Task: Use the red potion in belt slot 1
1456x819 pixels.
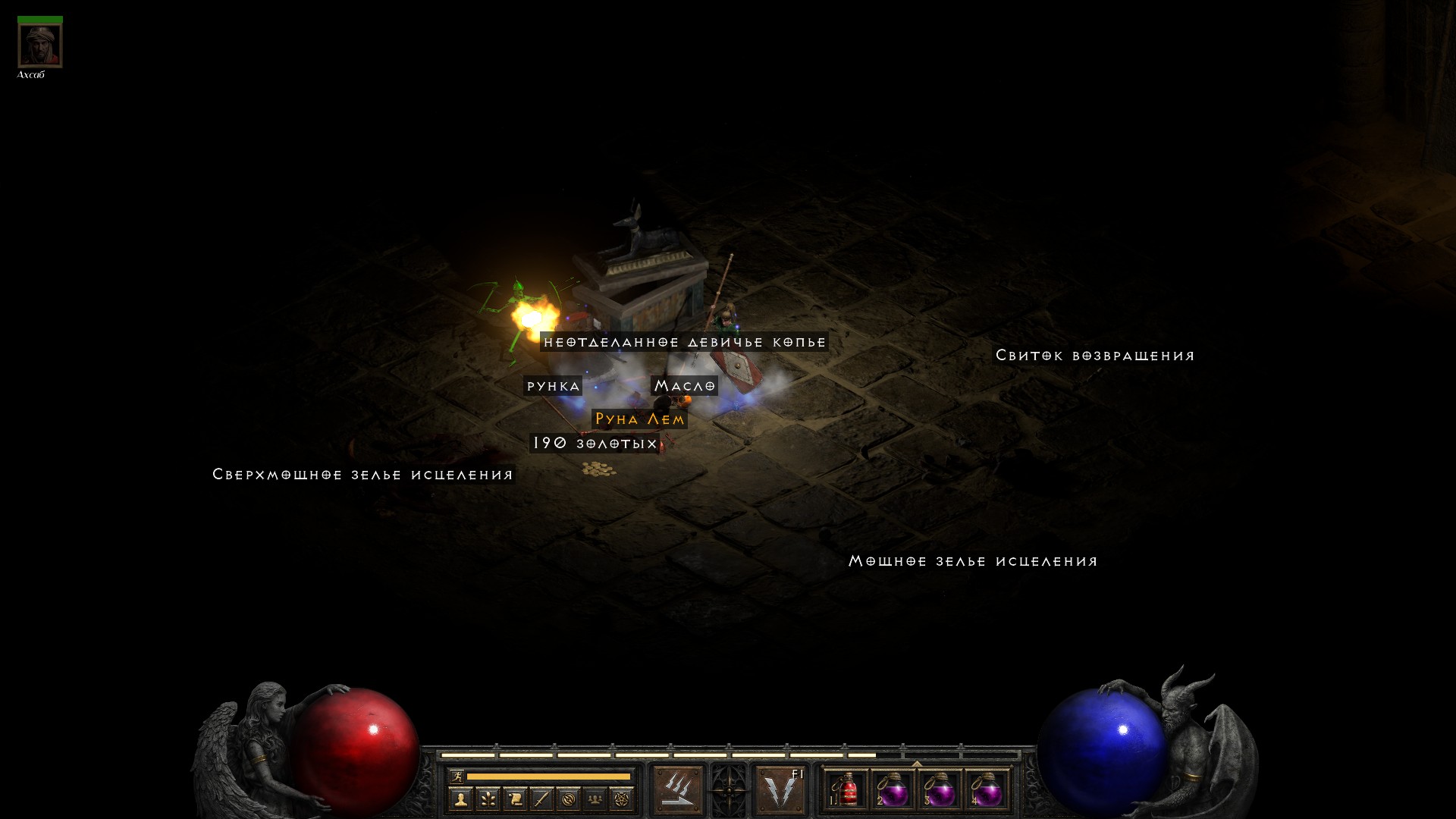Action: (x=846, y=791)
